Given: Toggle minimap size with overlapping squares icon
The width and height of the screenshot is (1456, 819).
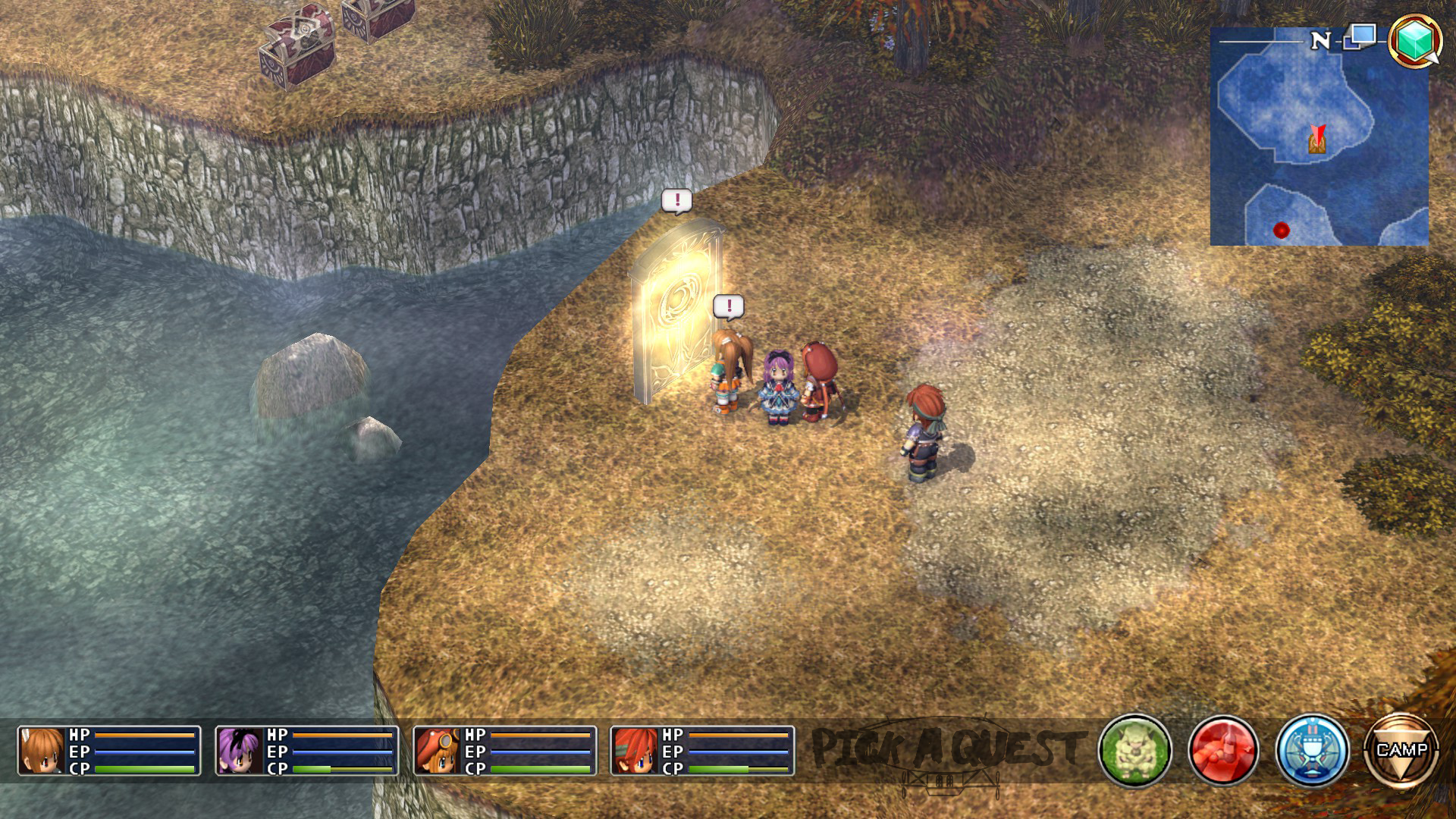Looking at the screenshot, I should (1360, 36).
